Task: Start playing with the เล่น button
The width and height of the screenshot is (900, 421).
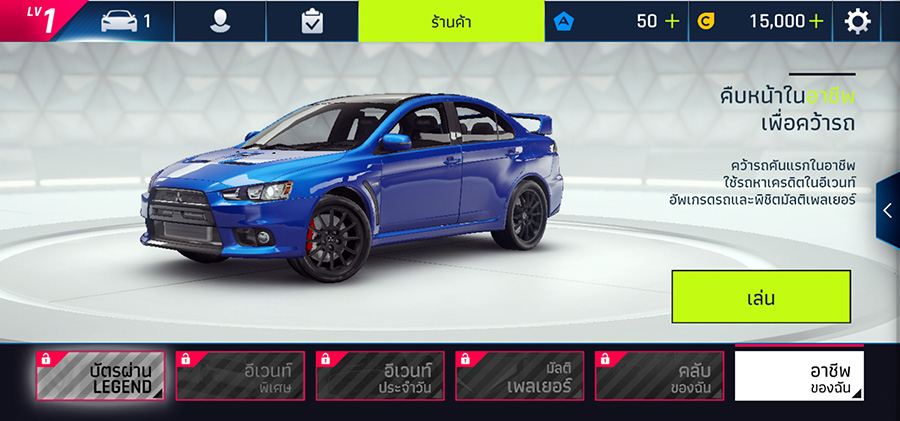Action: pyautogui.click(x=760, y=297)
